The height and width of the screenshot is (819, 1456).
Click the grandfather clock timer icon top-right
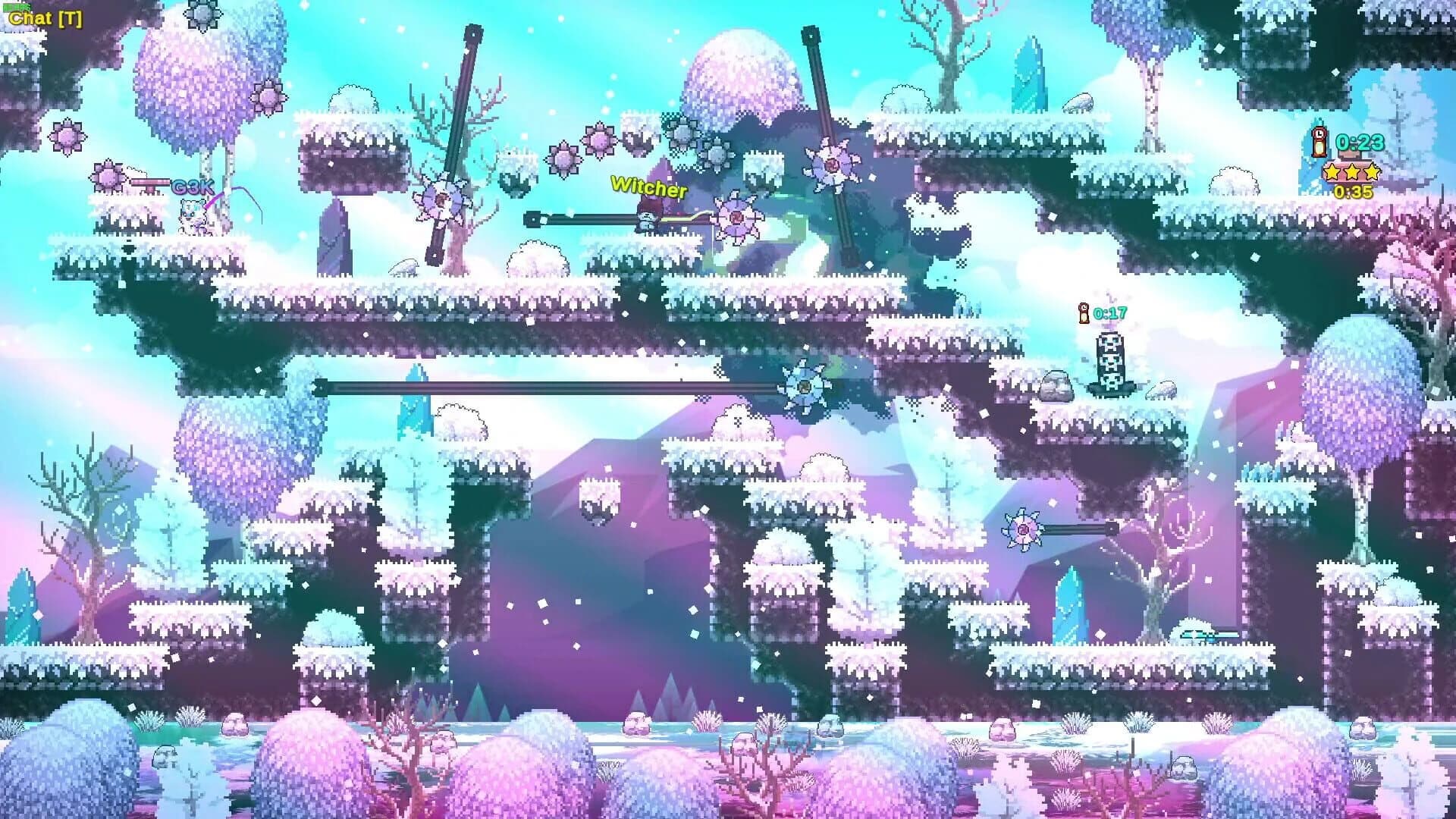pos(1319,142)
